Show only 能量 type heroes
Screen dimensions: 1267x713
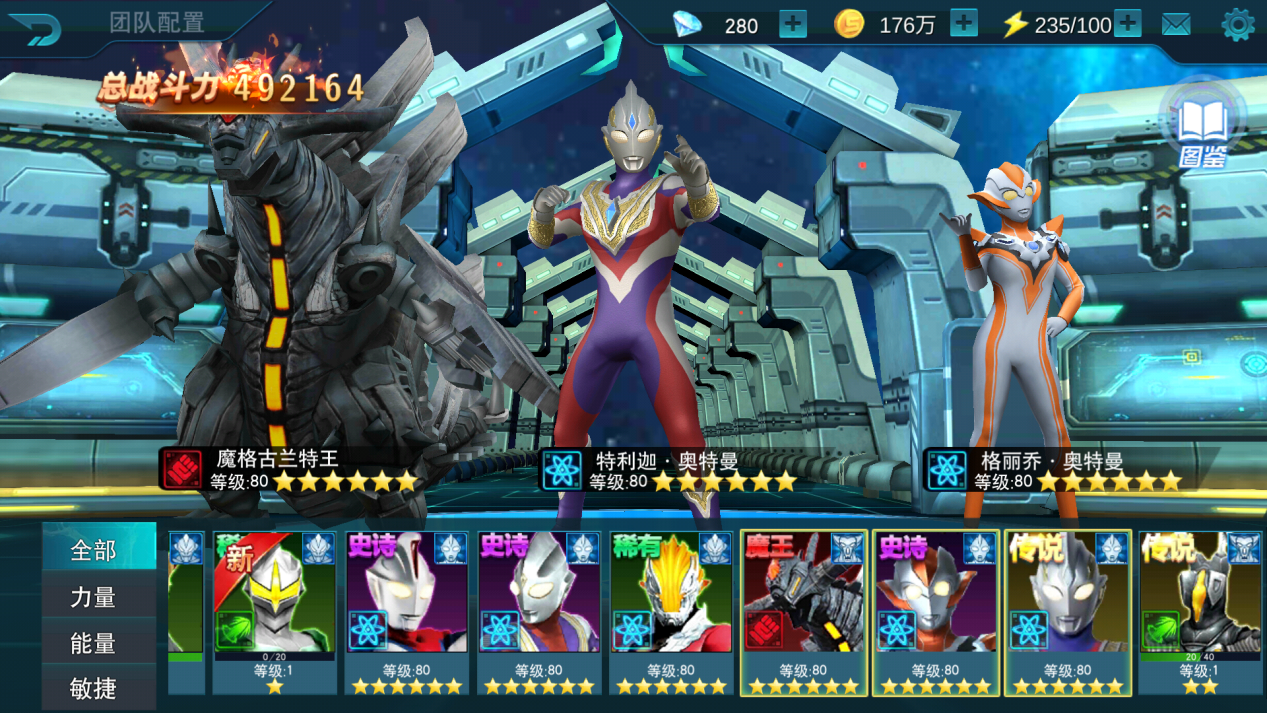[x=94, y=644]
